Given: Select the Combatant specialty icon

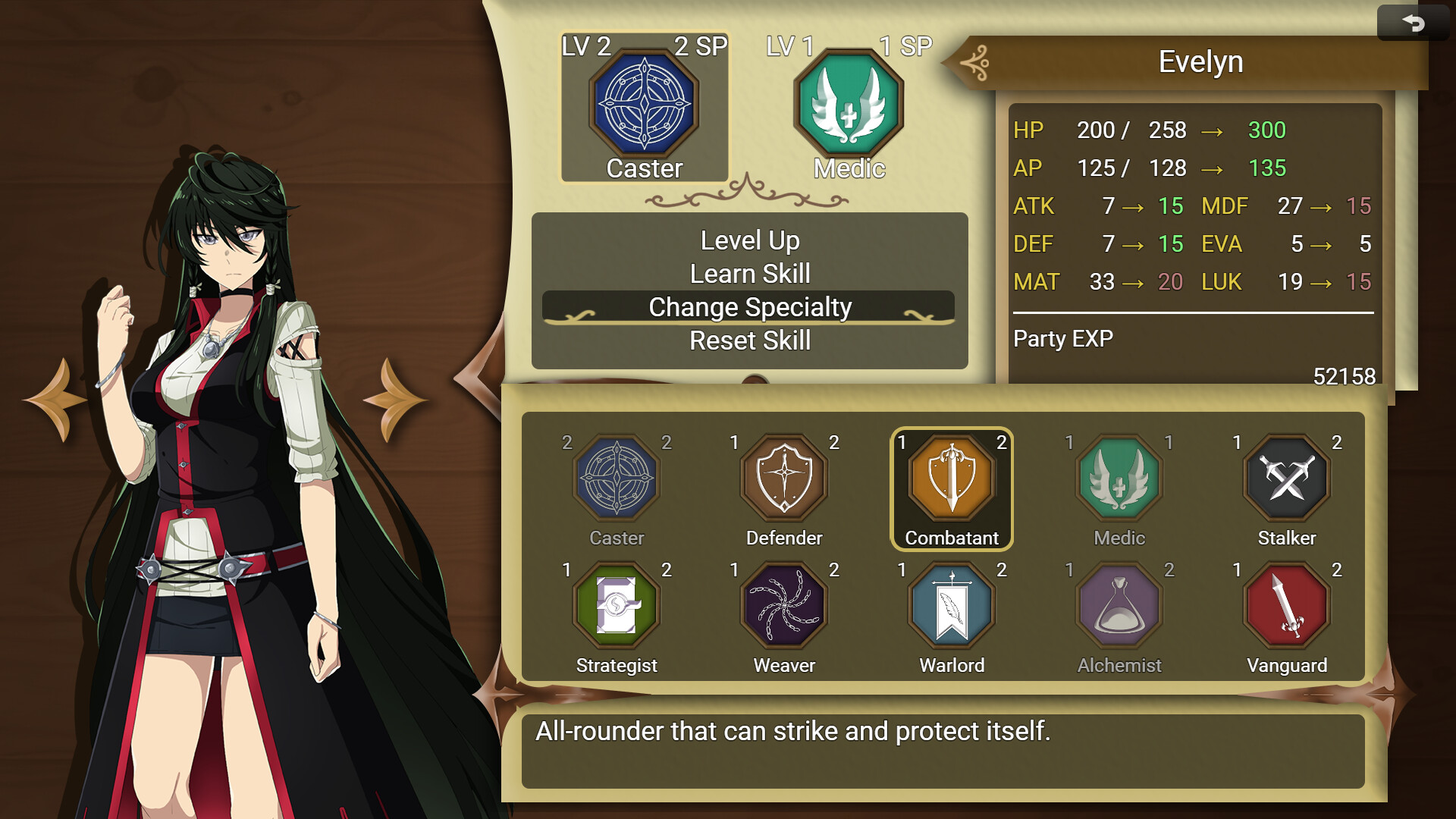Looking at the screenshot, I should 951,478.
